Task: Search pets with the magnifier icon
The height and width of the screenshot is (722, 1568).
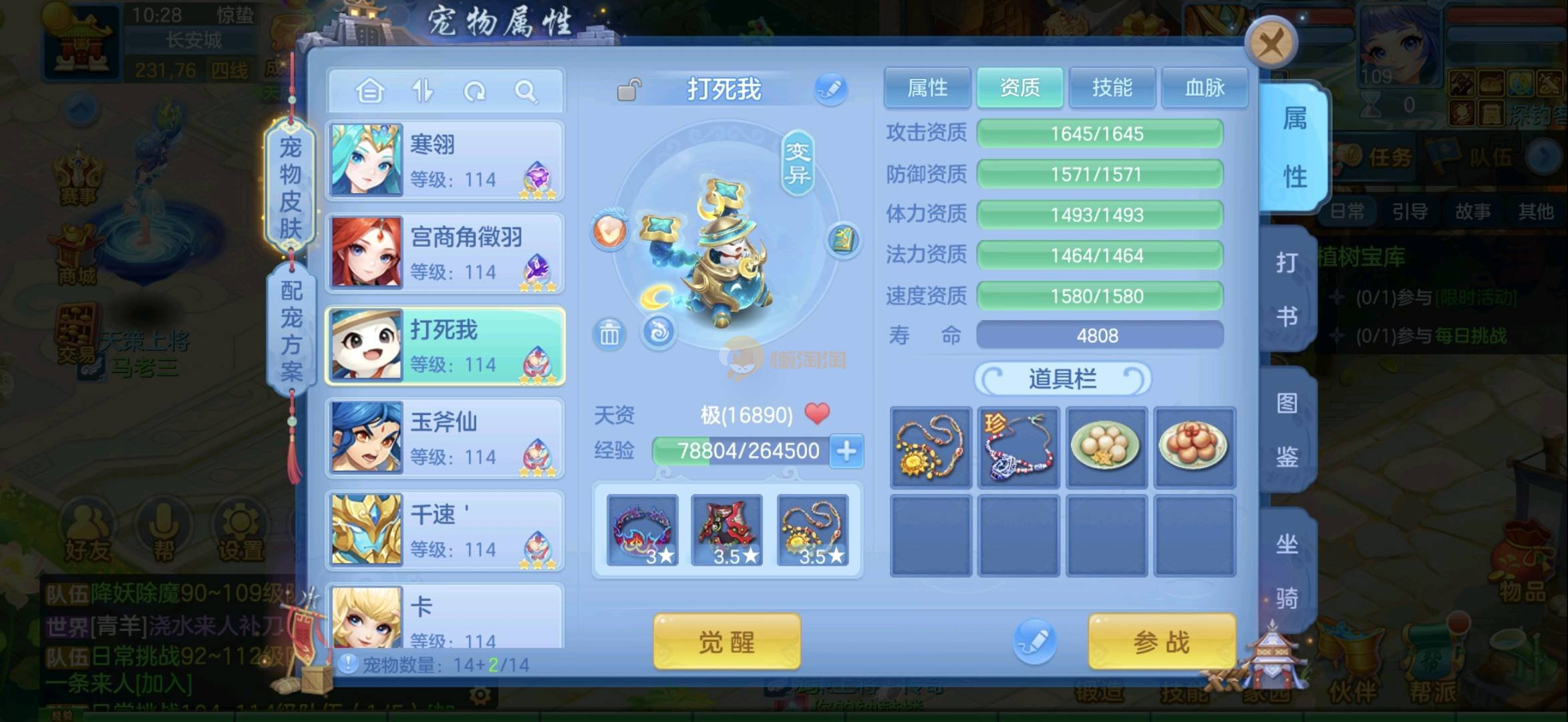Action: tap(526, 91)
